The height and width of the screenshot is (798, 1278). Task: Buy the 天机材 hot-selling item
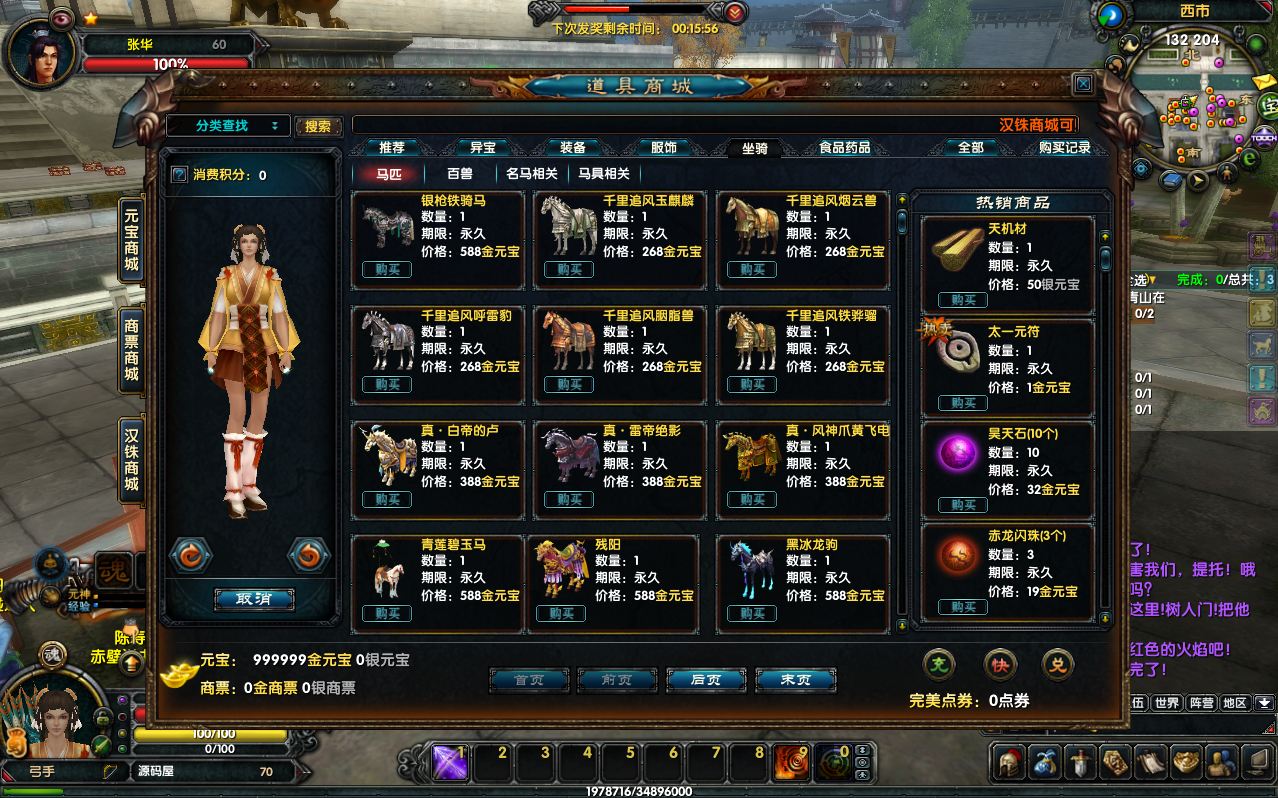963,300
